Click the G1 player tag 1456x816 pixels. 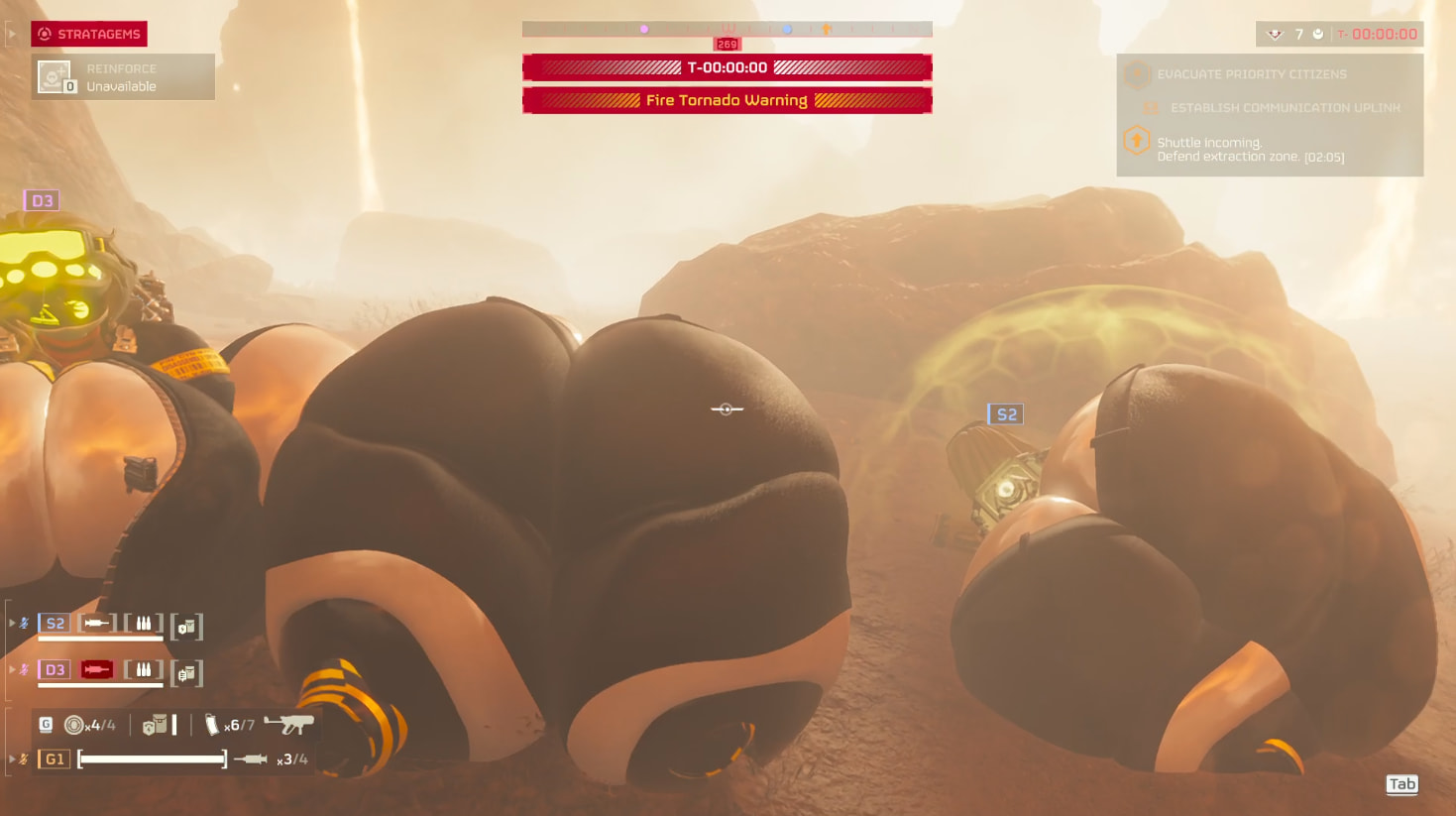click(x=54, y=759)
